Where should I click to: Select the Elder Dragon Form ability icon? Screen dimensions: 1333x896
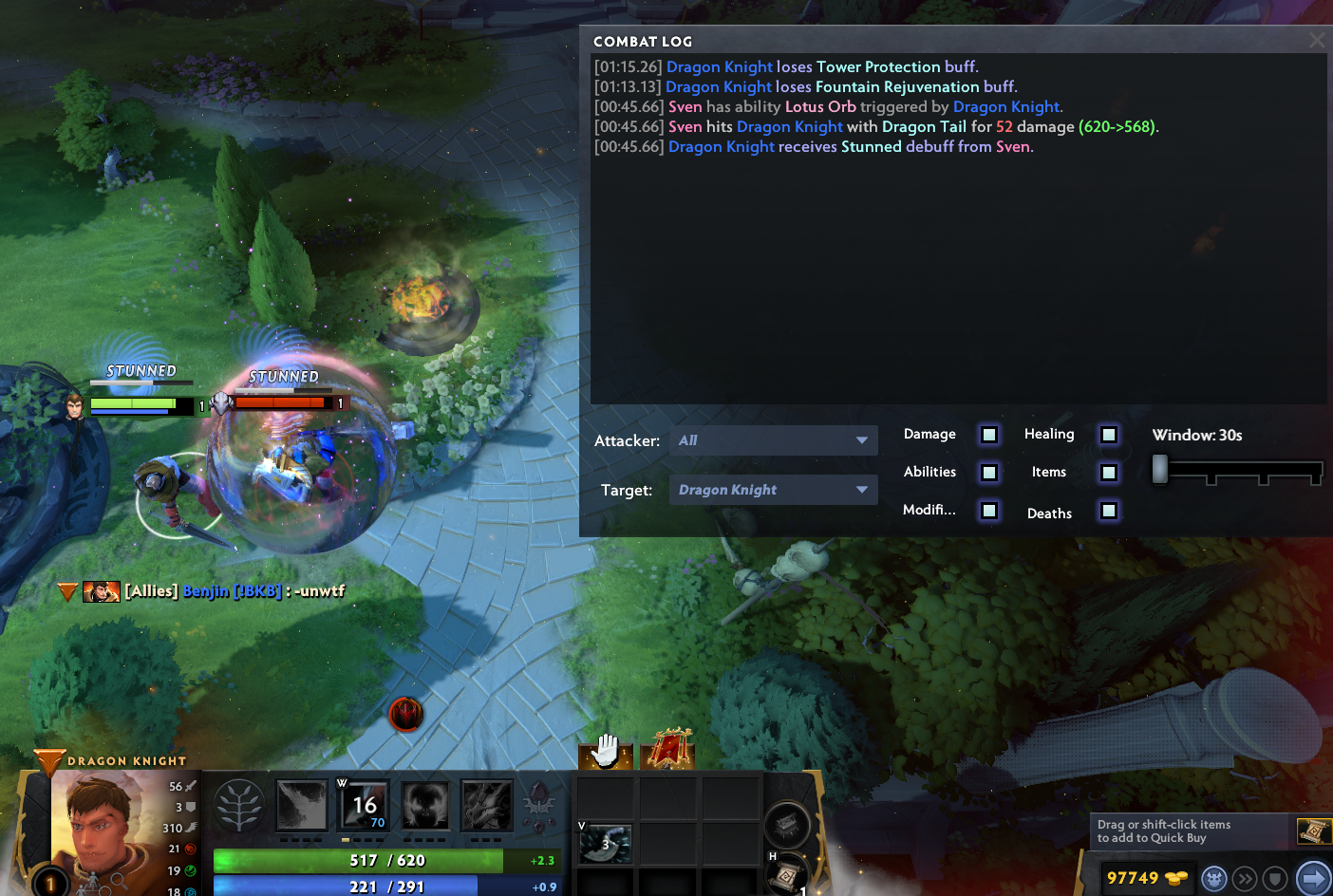tap(487, 806)
